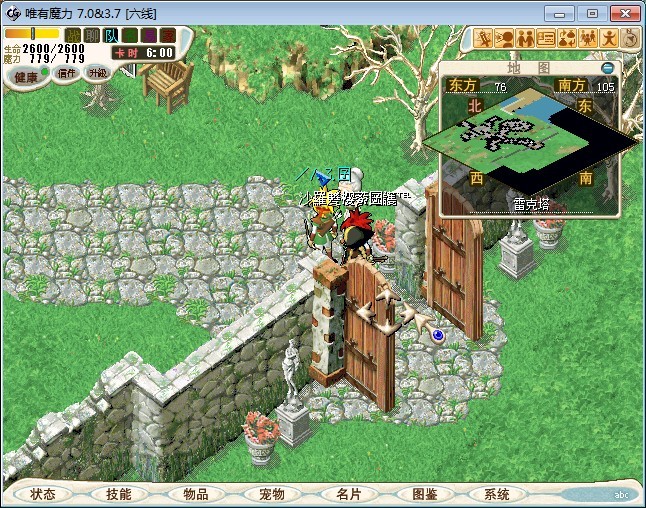
Task: Open the 物品 items menu
Action: click(x=195, y=494)
